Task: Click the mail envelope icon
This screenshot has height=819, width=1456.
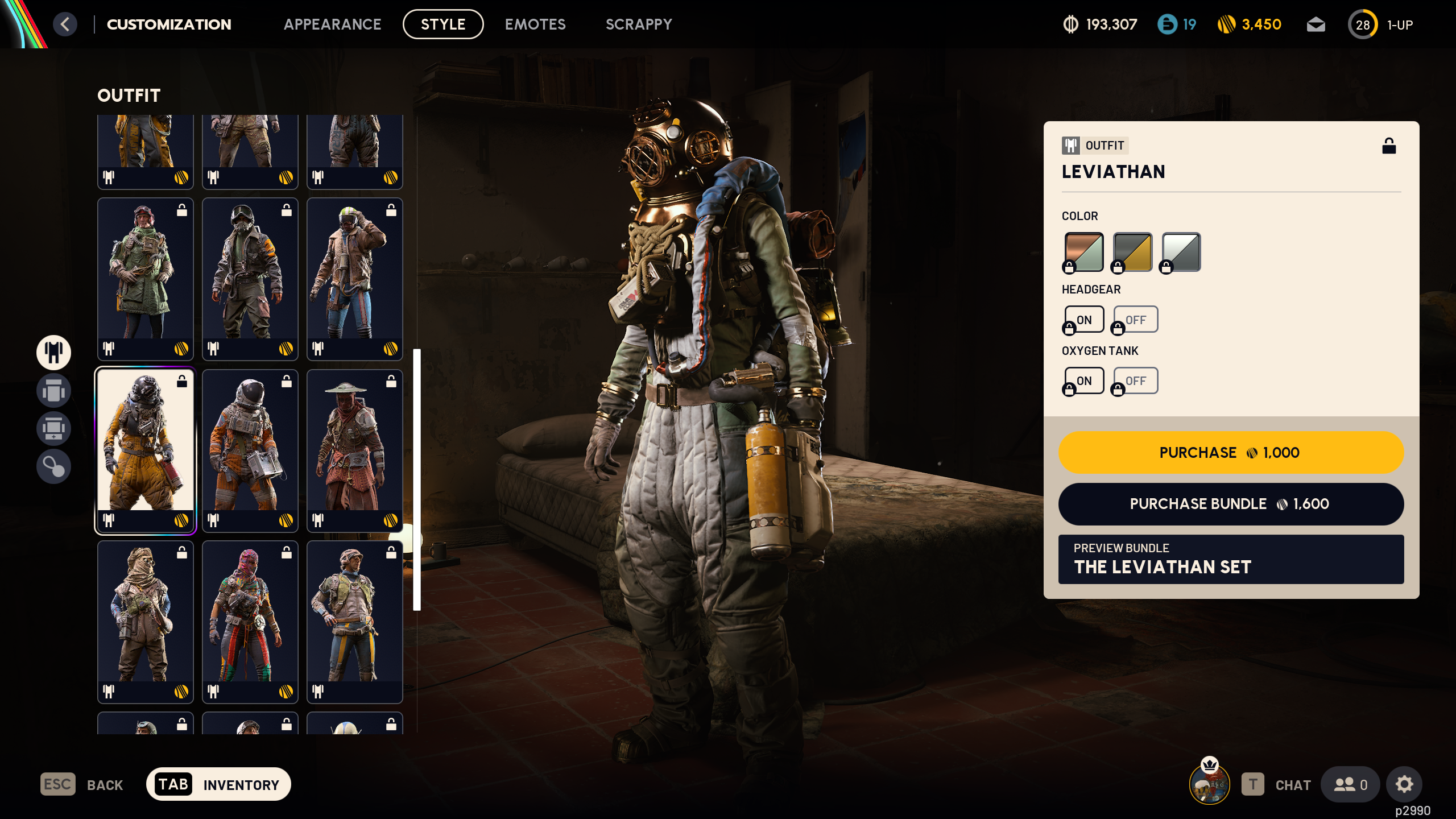Action: click(x=1316, y=24)
